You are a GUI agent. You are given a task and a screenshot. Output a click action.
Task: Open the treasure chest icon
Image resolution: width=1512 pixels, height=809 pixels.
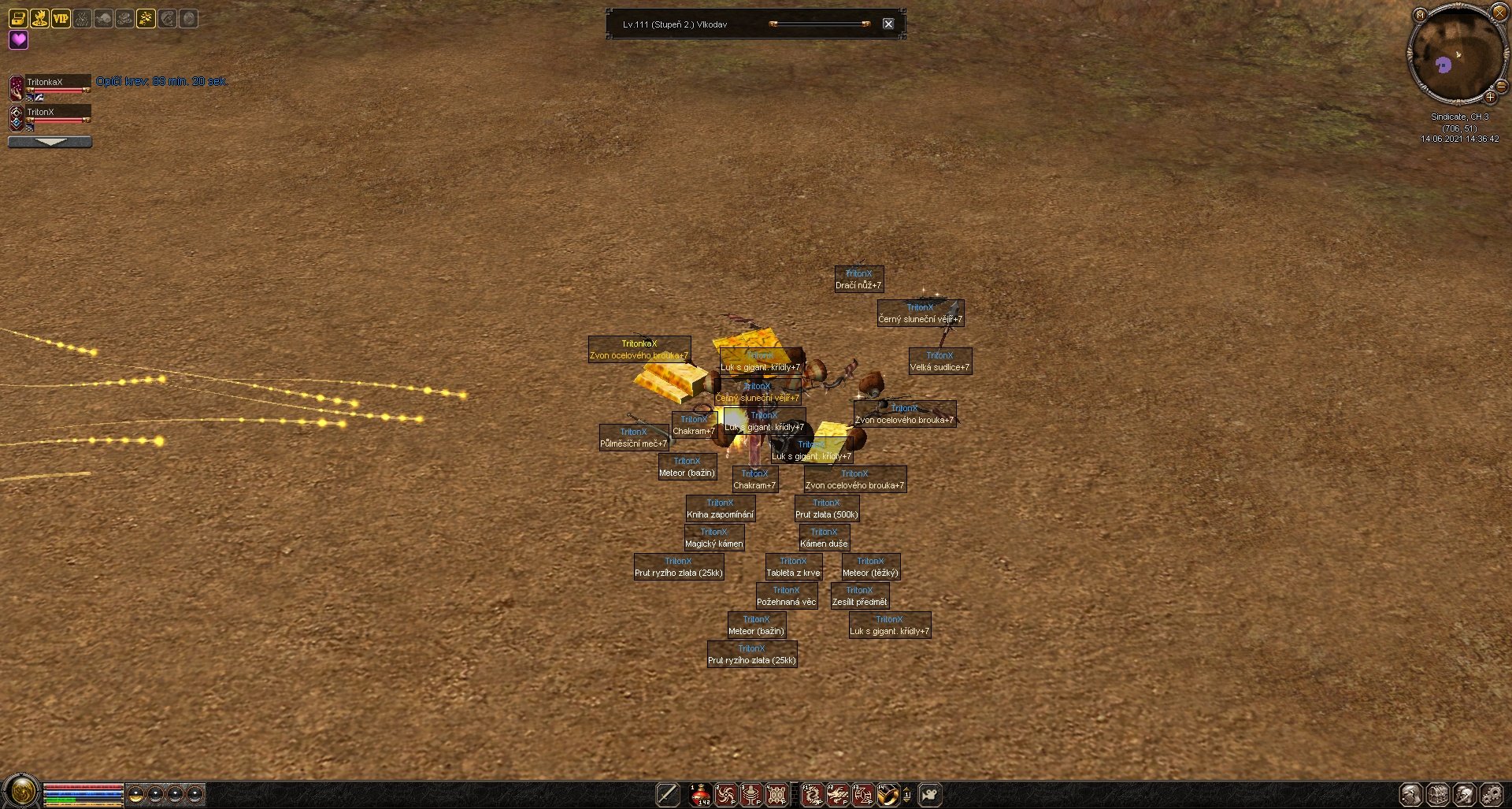pyautogui.click(x=18, y=17)
